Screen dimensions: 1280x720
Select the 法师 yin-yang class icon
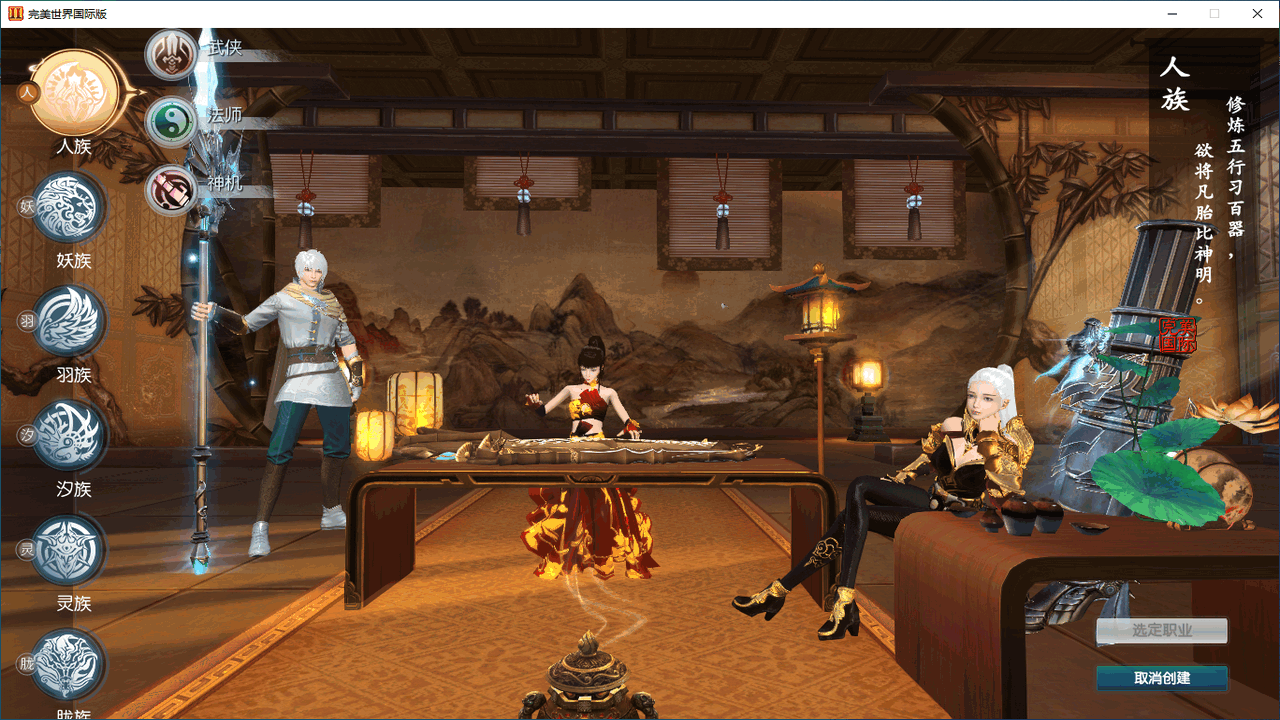pos(172,122)
